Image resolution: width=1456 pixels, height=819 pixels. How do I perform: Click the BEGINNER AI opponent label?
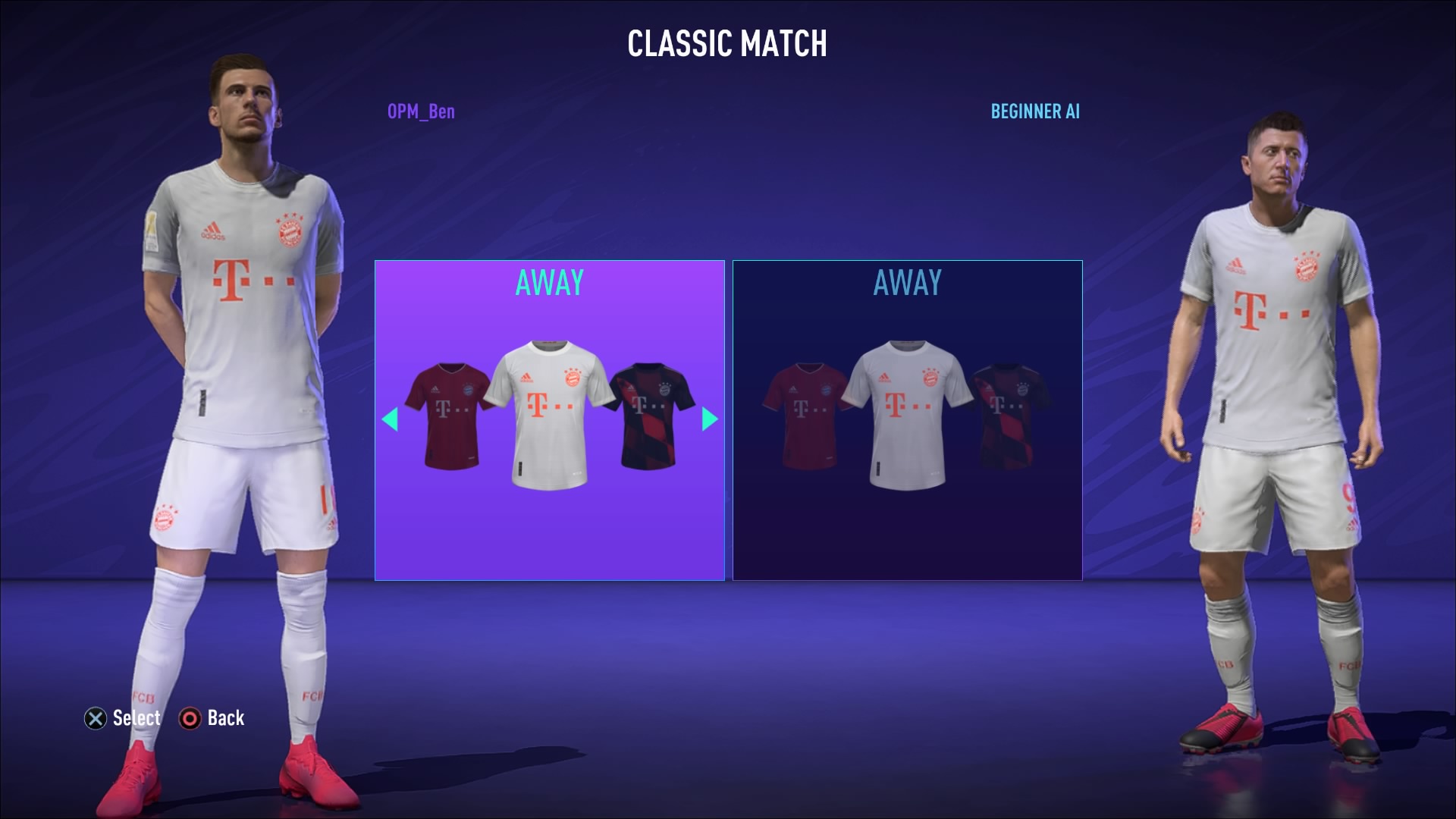[x=1034, y=112]
